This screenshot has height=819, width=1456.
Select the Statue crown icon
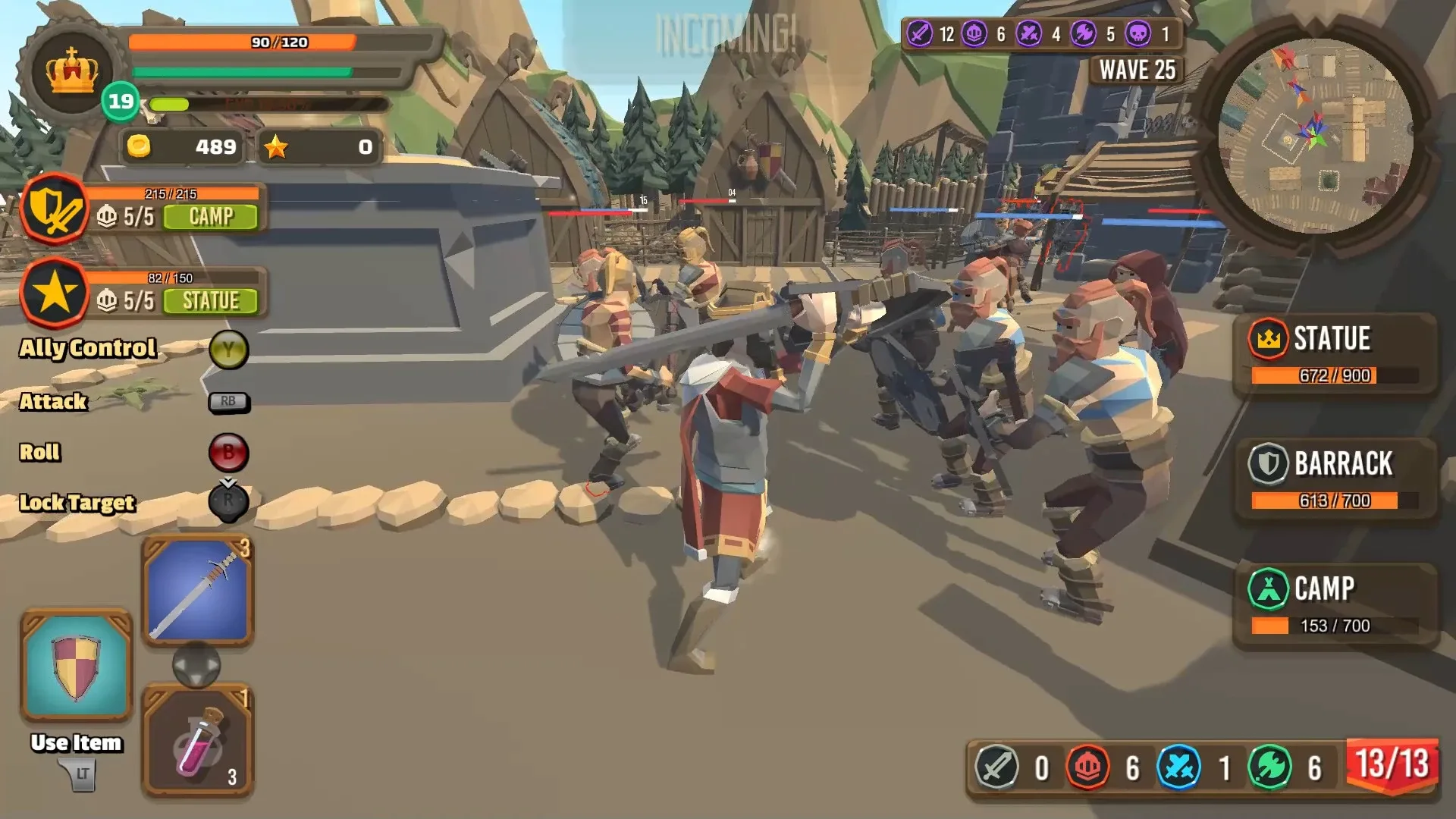pos(1268,338)
